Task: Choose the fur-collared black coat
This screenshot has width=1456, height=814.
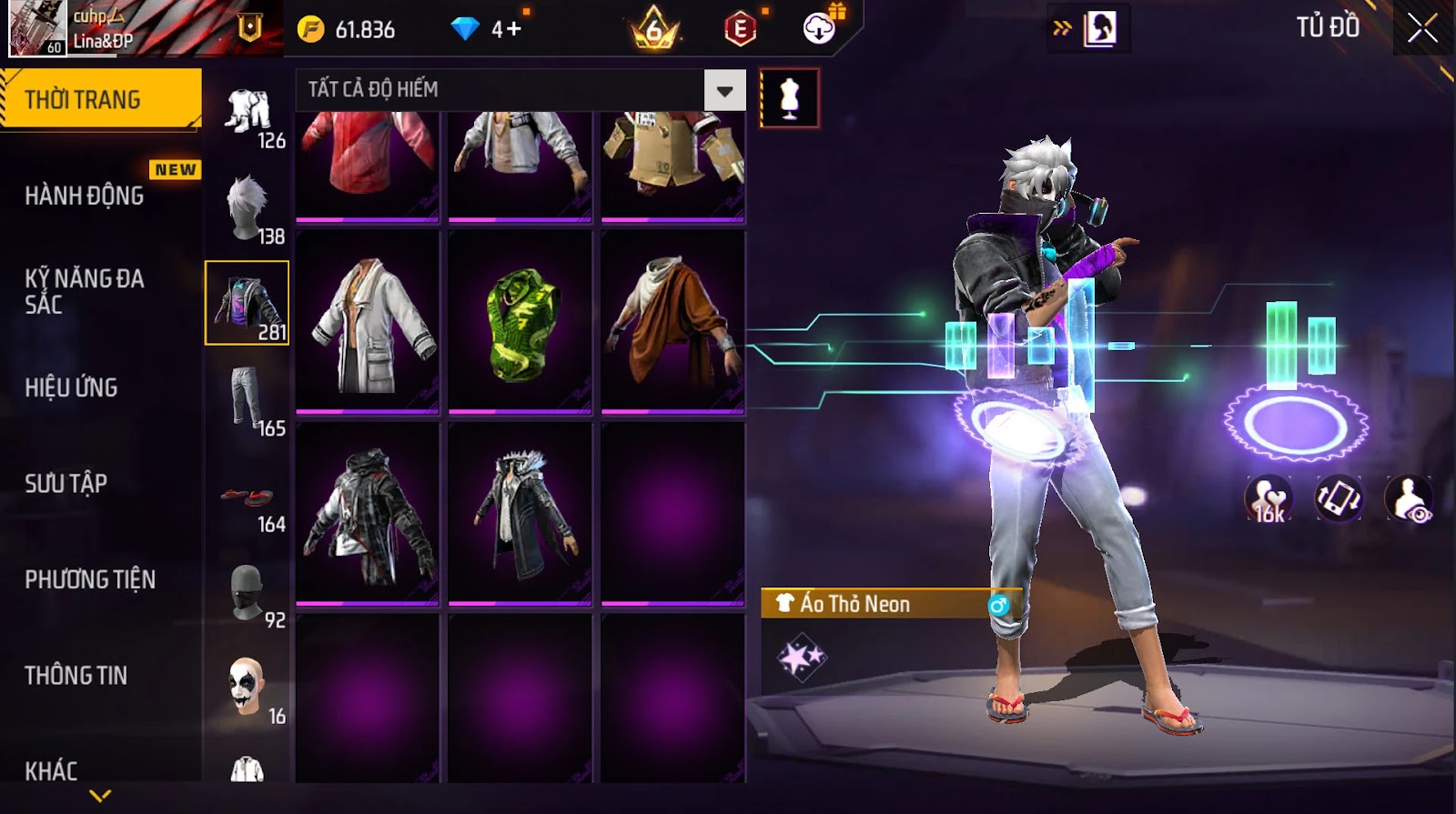Action: (x=520, y=514)
